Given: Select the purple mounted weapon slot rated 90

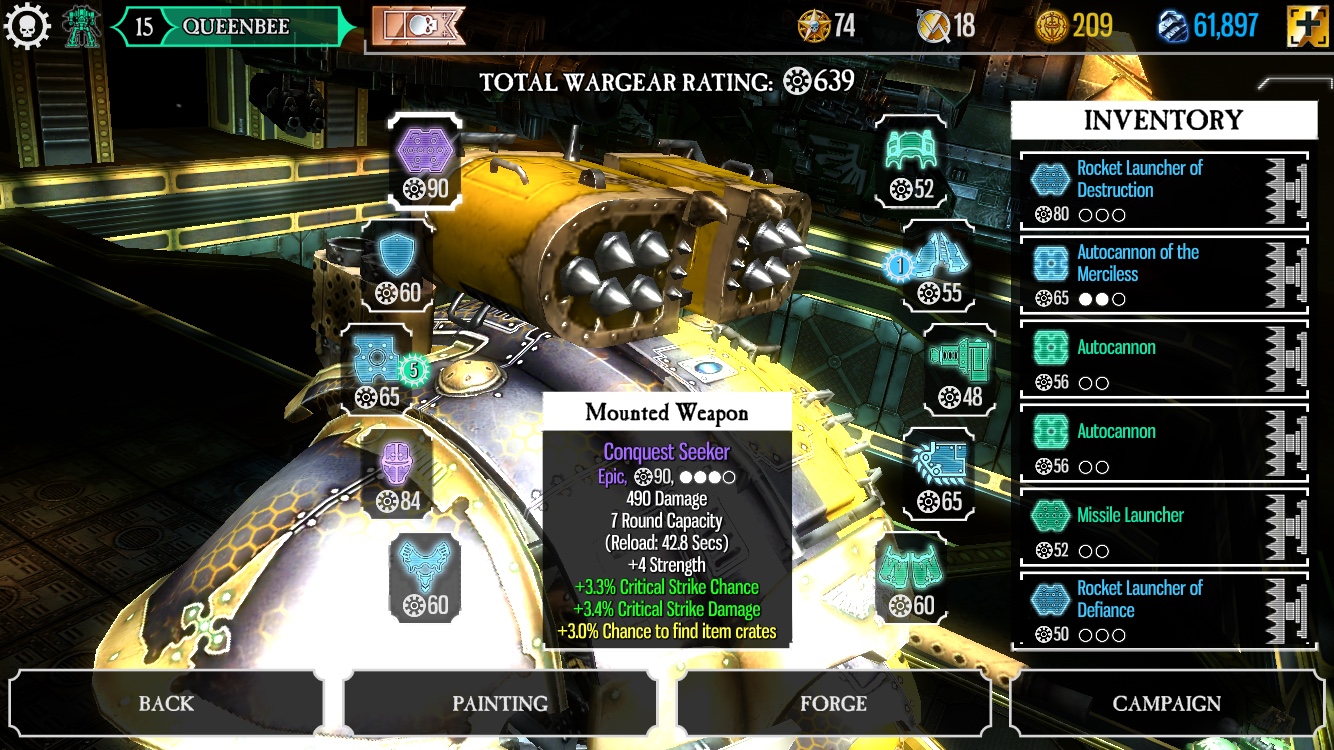Looking at the screenshot, I should pos(426,162).
